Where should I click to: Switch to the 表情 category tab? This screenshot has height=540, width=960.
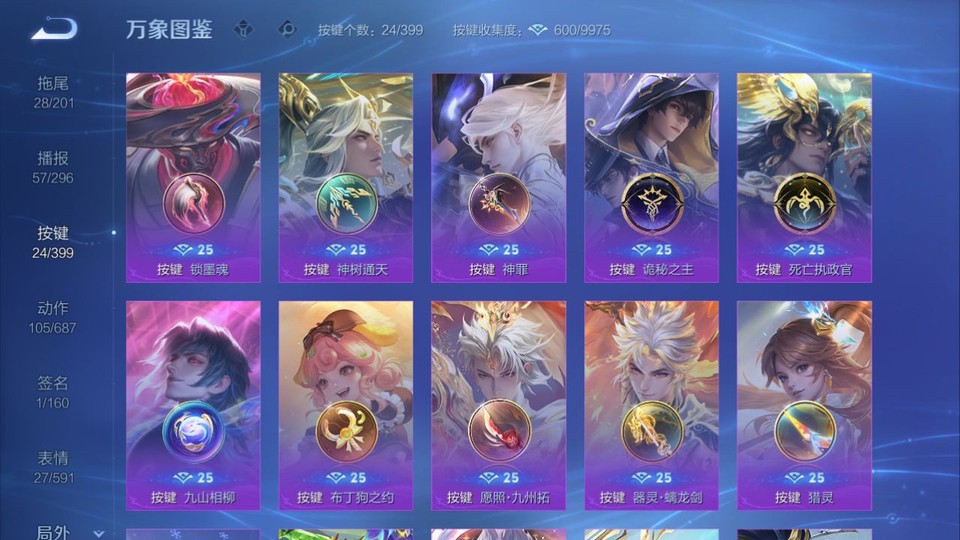click(54, 467)
